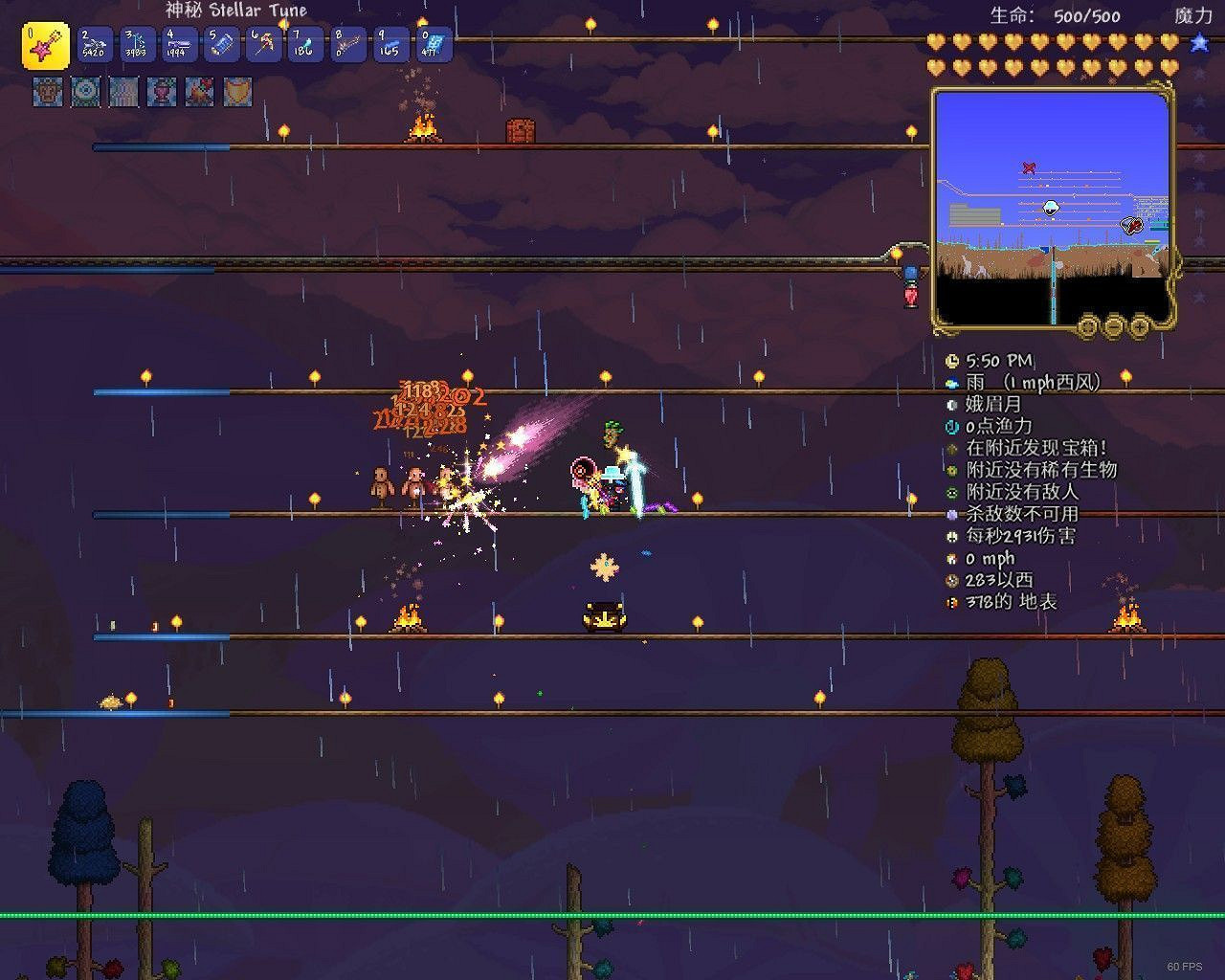The width and height of the screenshot is (1225, 980).
Task: Click the fishing power info icon
Action: pyautogui.click(x=950, y=426)
